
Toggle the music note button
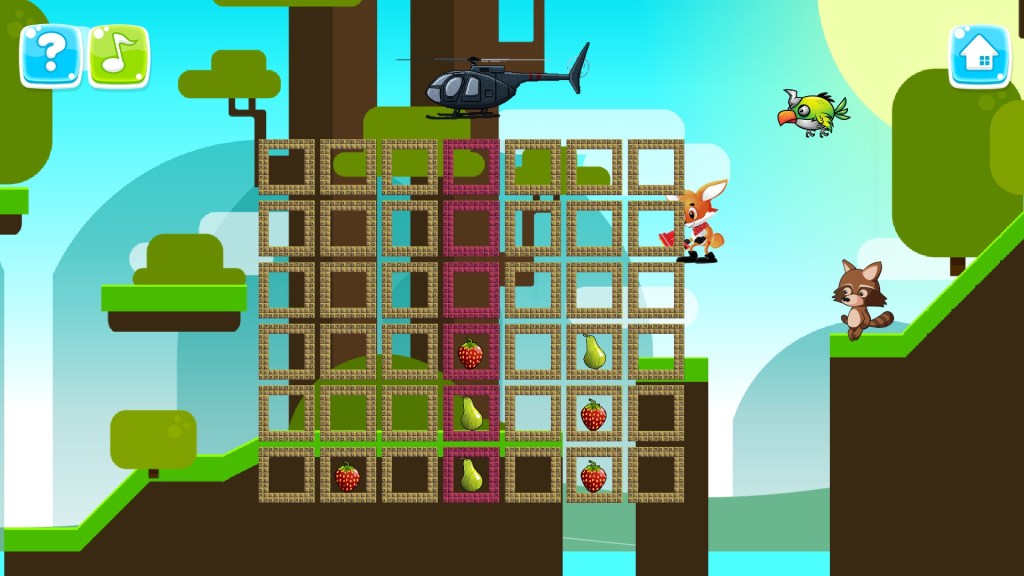pyautogui.click(x=119, y=55)
